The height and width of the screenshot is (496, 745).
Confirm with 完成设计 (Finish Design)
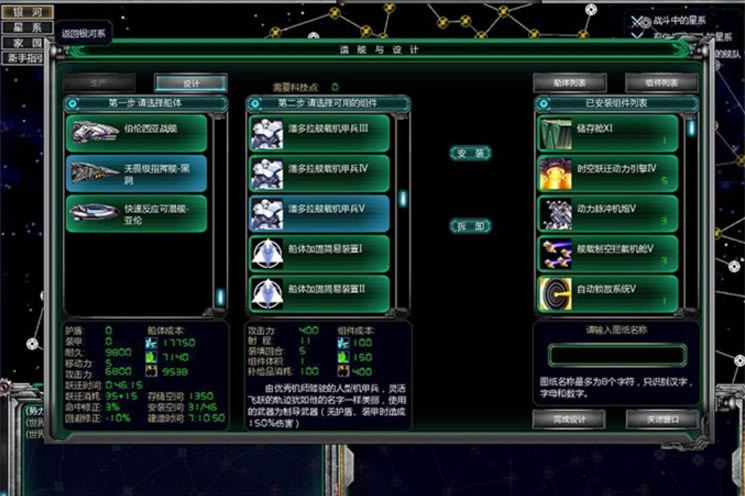569,417
